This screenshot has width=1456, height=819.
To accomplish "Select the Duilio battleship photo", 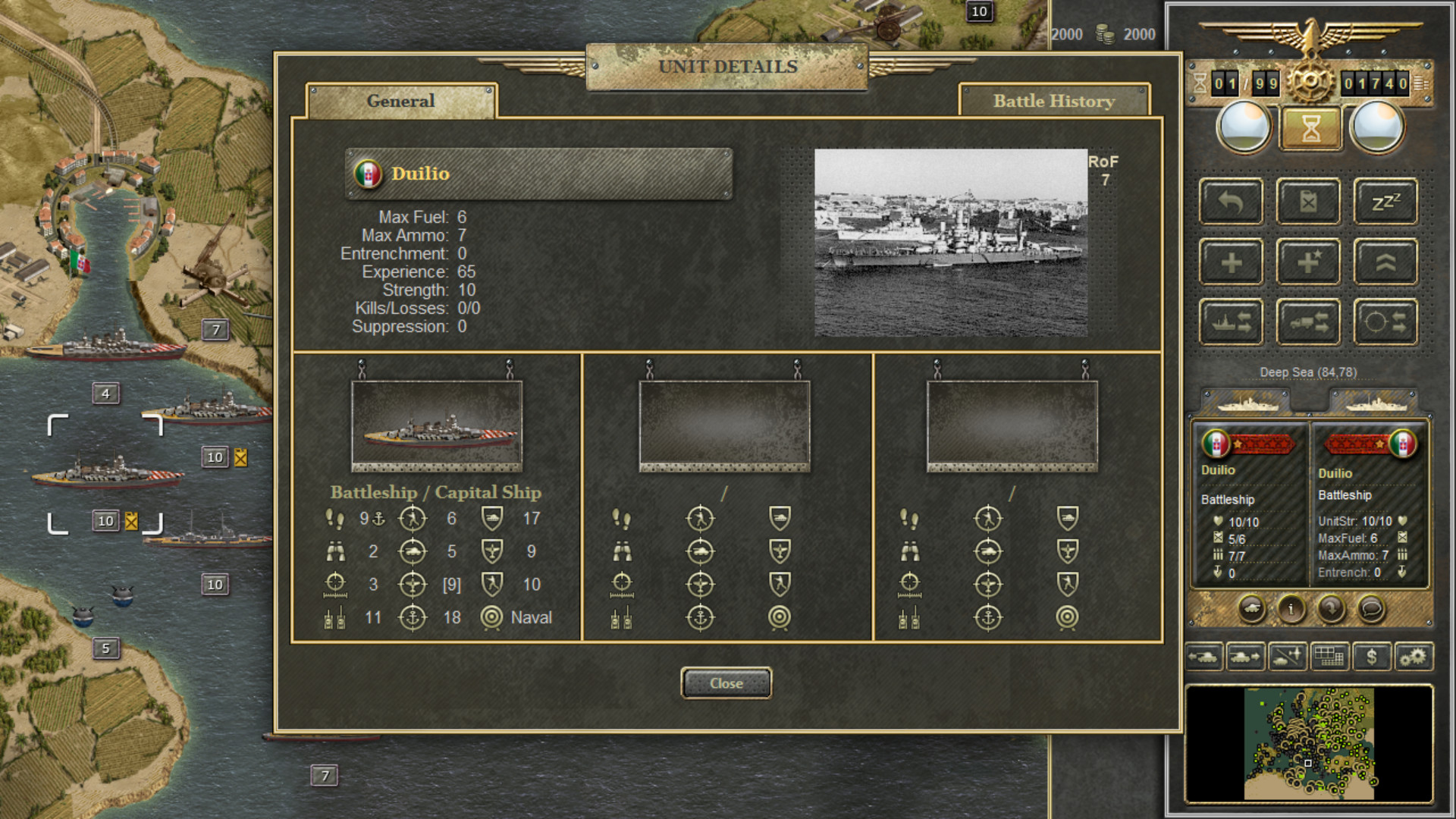I will pos(950,244).
